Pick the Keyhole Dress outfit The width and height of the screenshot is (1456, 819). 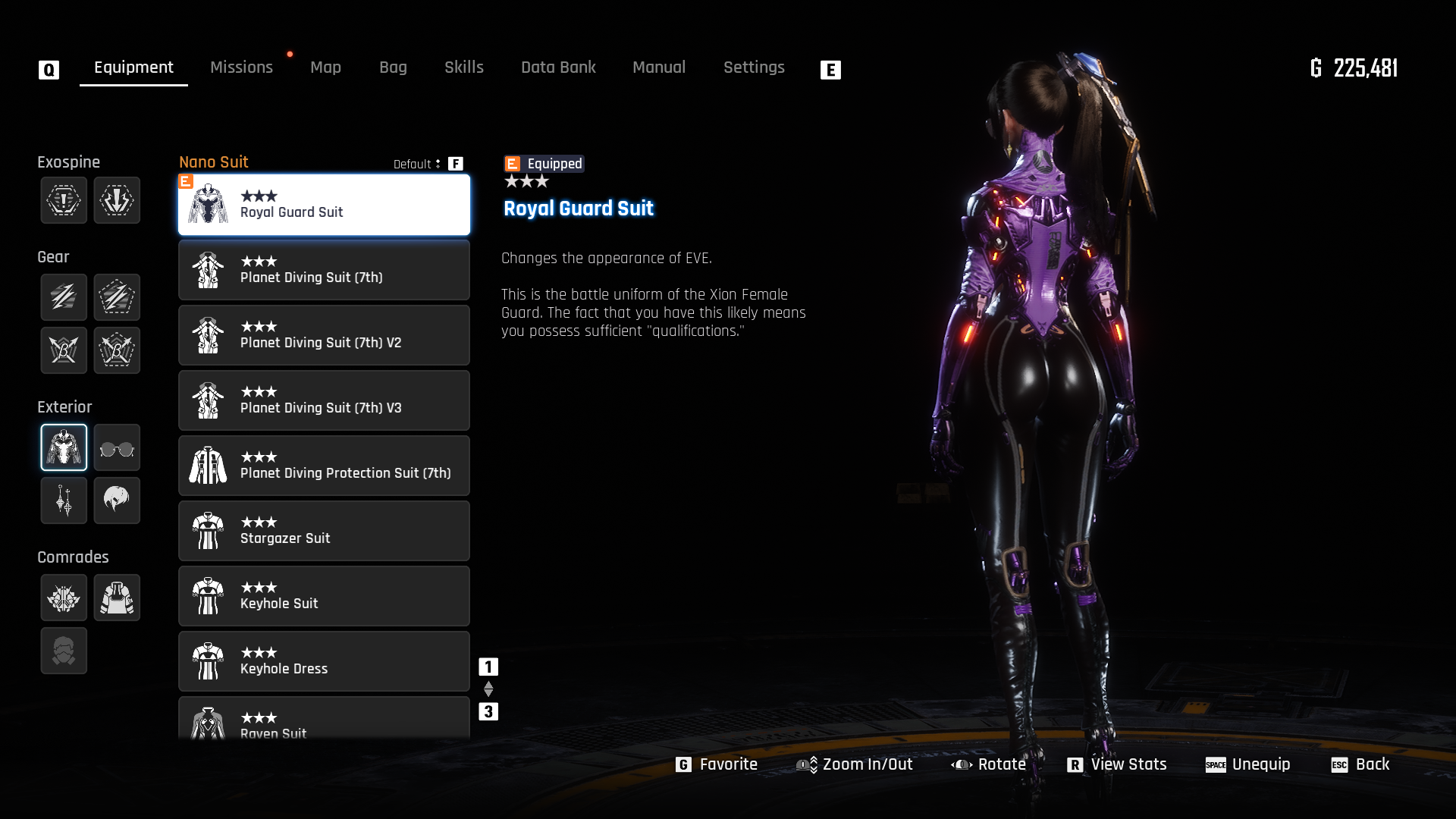coord(324,661)
